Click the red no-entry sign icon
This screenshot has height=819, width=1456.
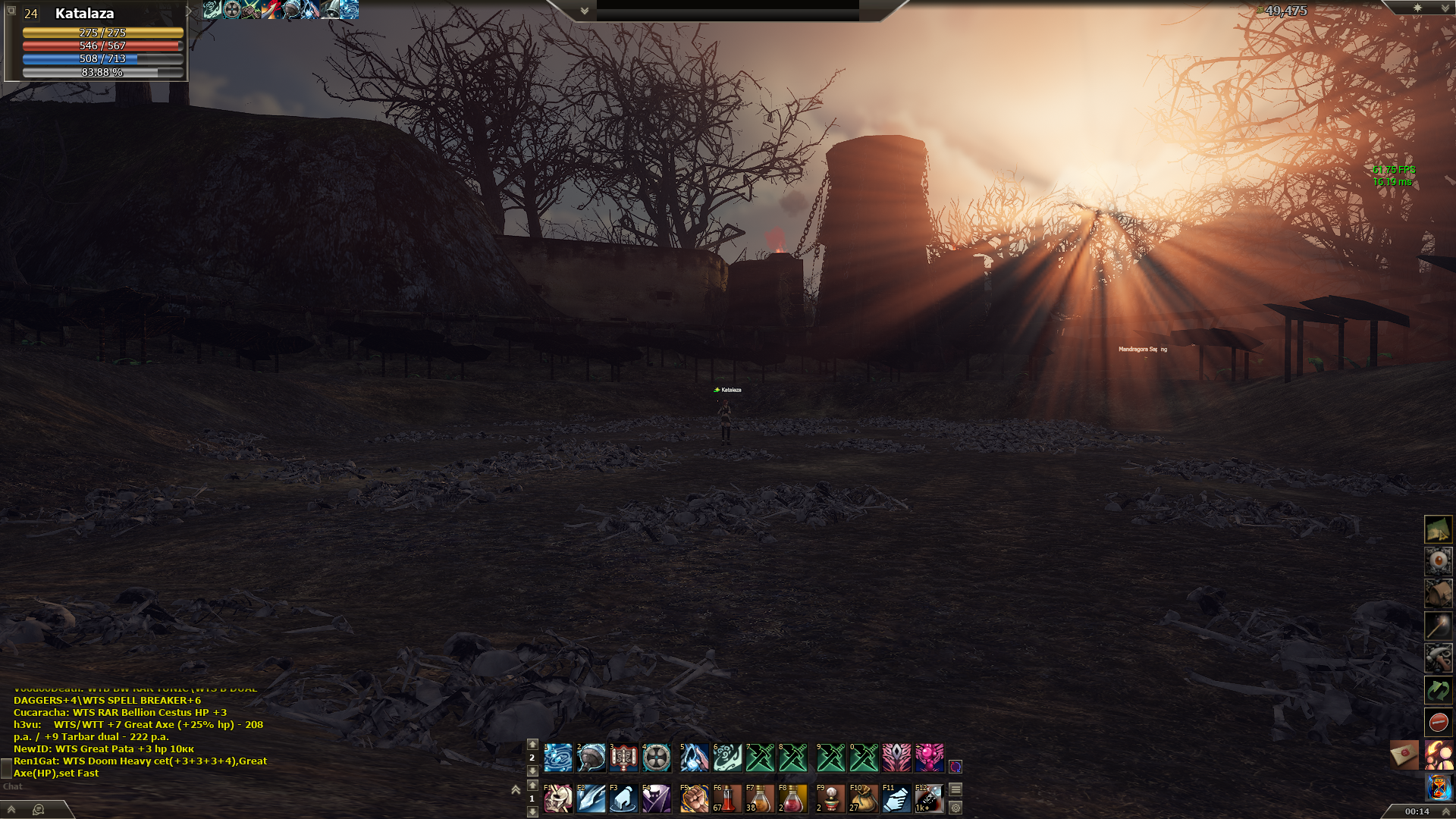(1438, 722)
